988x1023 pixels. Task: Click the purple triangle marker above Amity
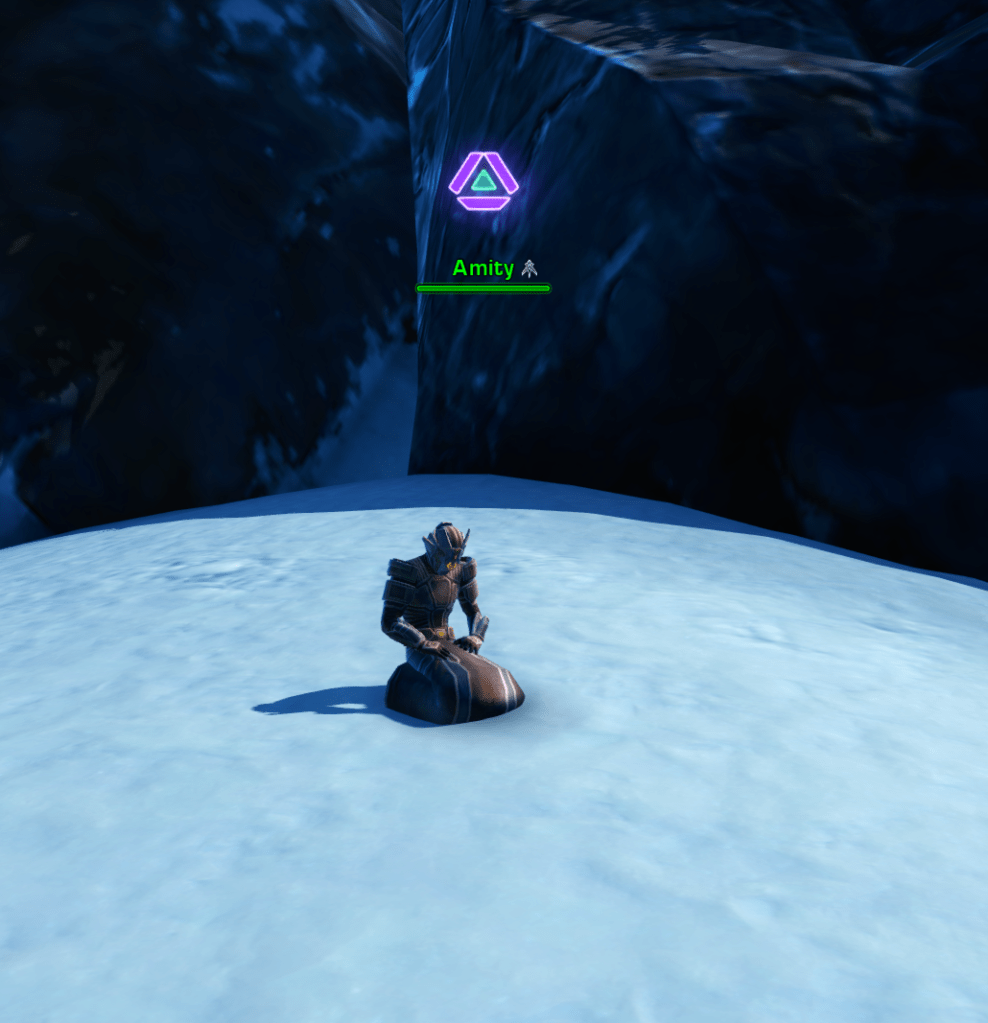483,181
